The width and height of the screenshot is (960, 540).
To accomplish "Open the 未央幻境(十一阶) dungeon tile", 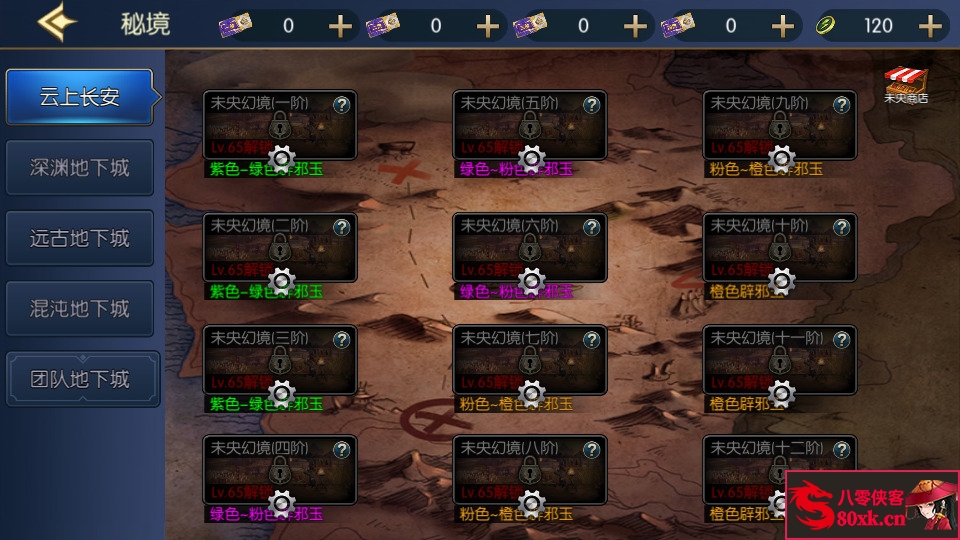I will (x=780, y=358).
